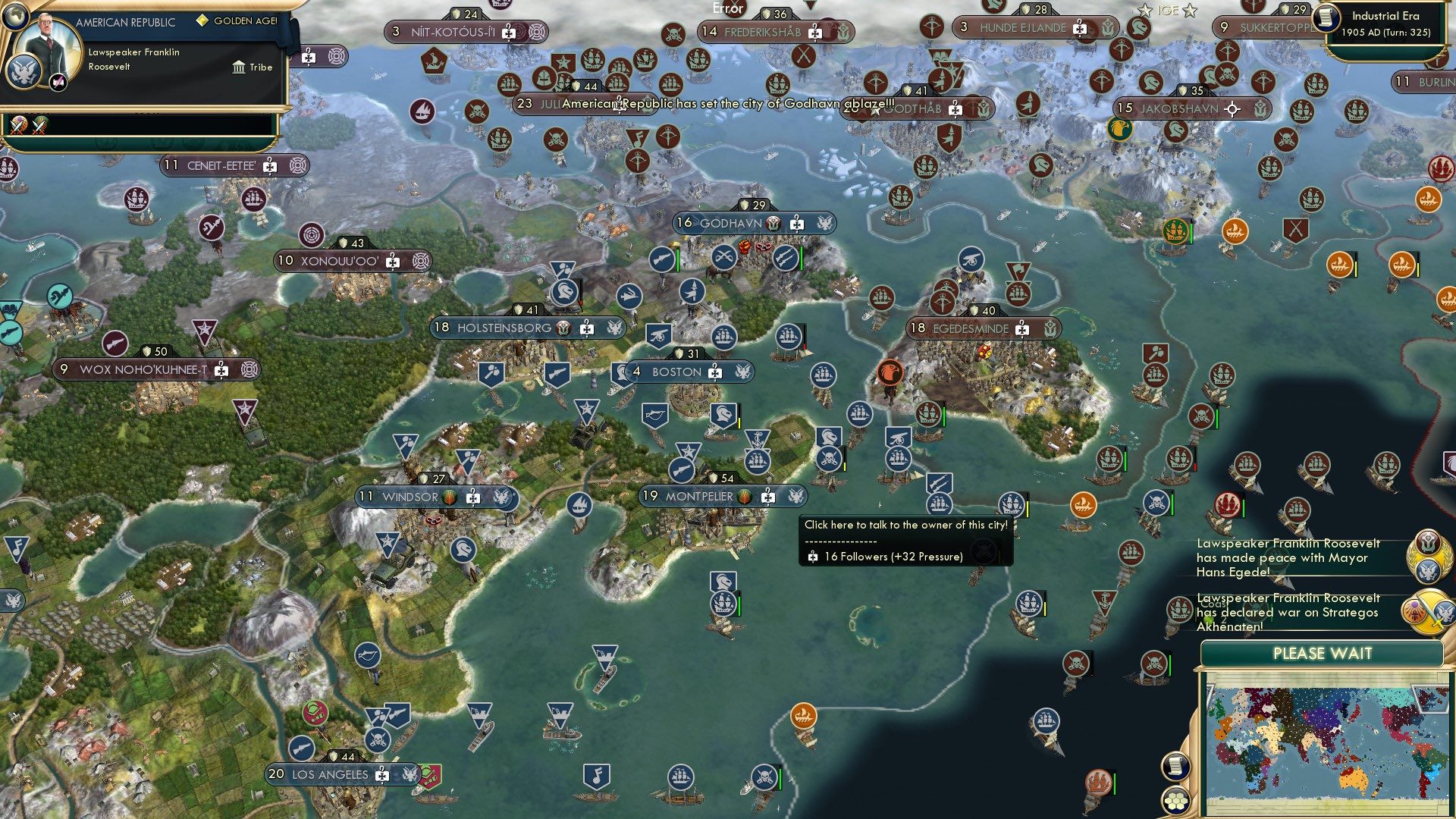Expand the Jakobshavn city banner plus icon
Image resolution: width=1456 pixels, height=819 pixels.
tap(1232, 108)
